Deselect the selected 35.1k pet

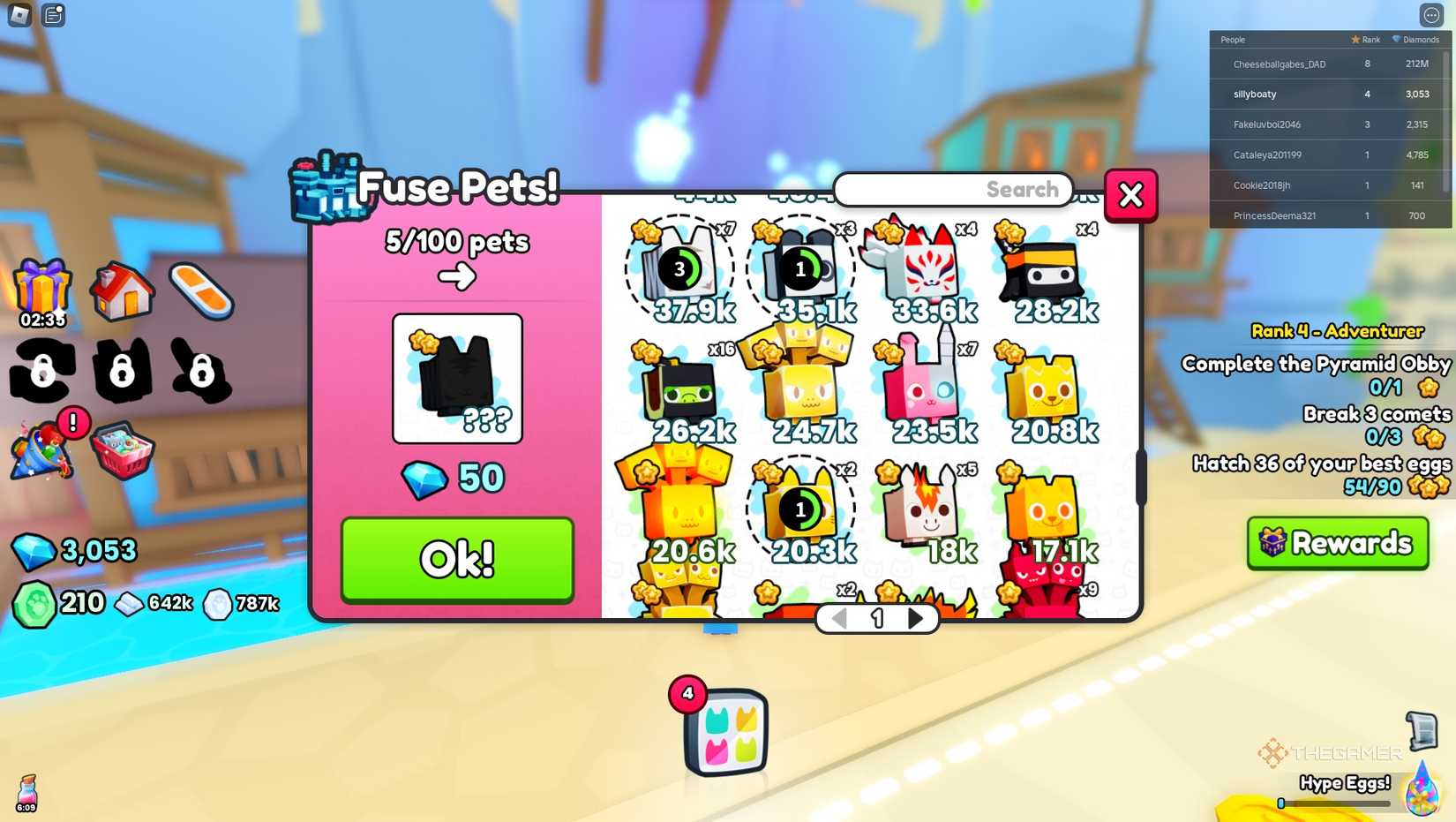[x=800, y=269]
